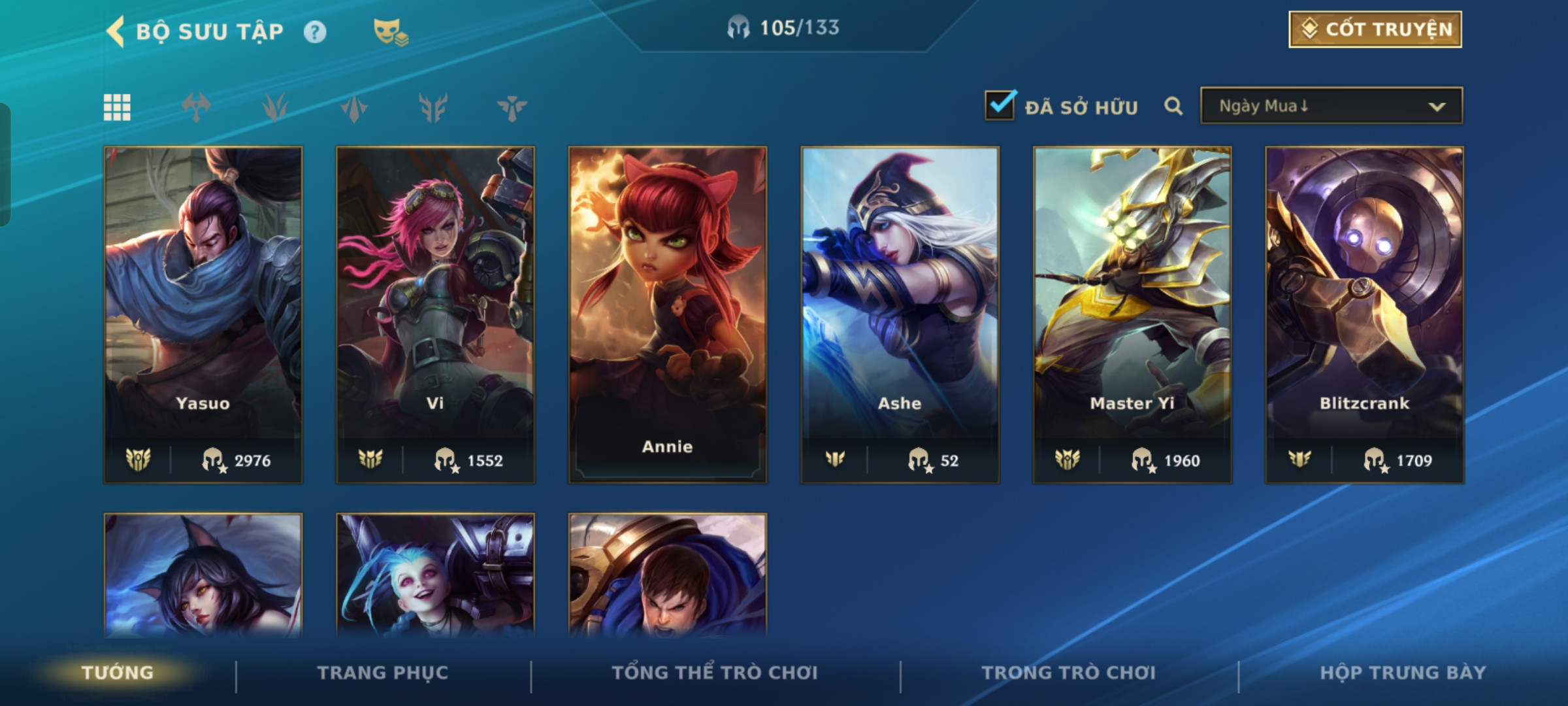Open the Cốt Truyện button
Viewport: 1568px width, 706px height.
1375,29
